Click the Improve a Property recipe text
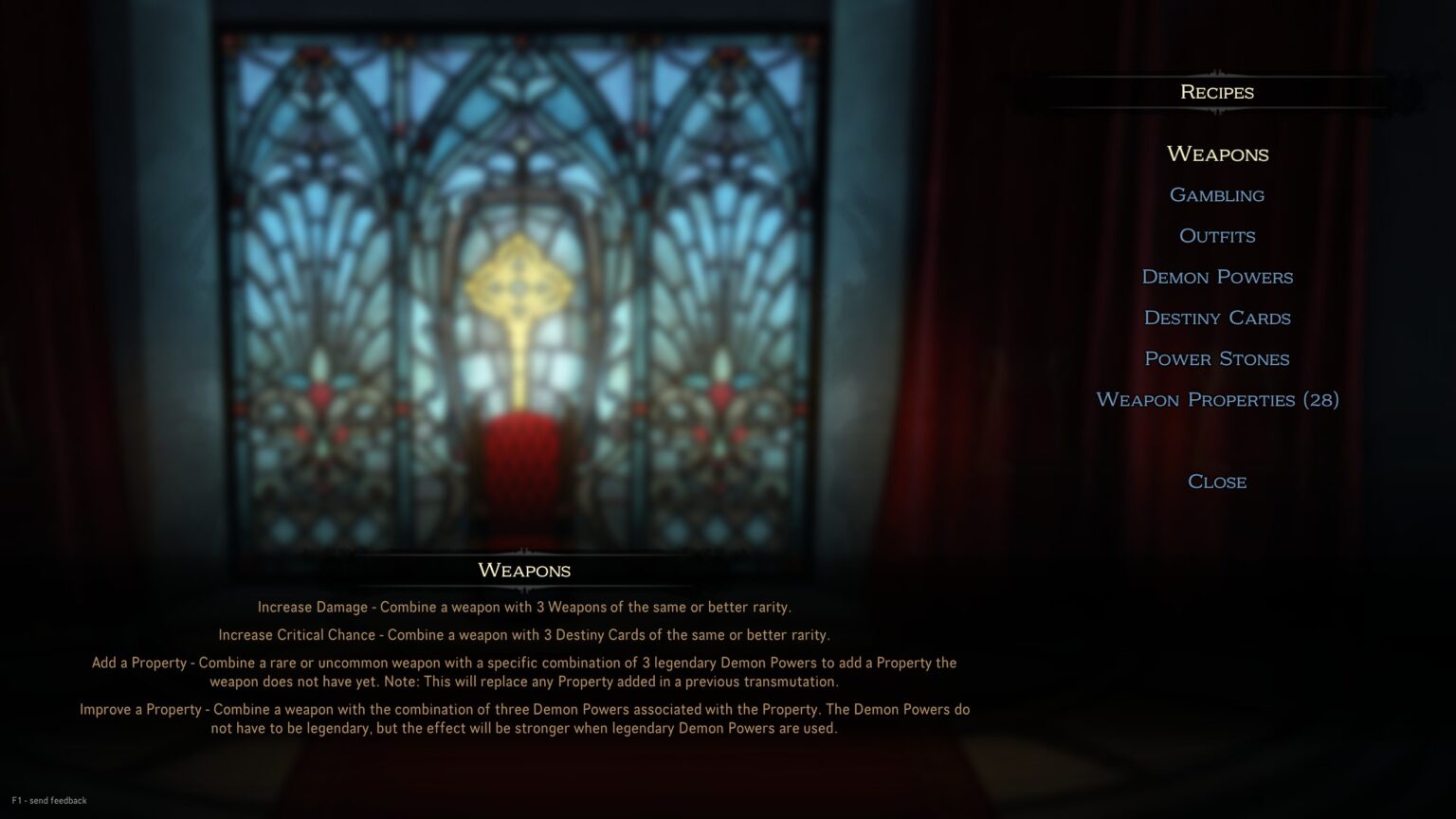 click(524, 719)
